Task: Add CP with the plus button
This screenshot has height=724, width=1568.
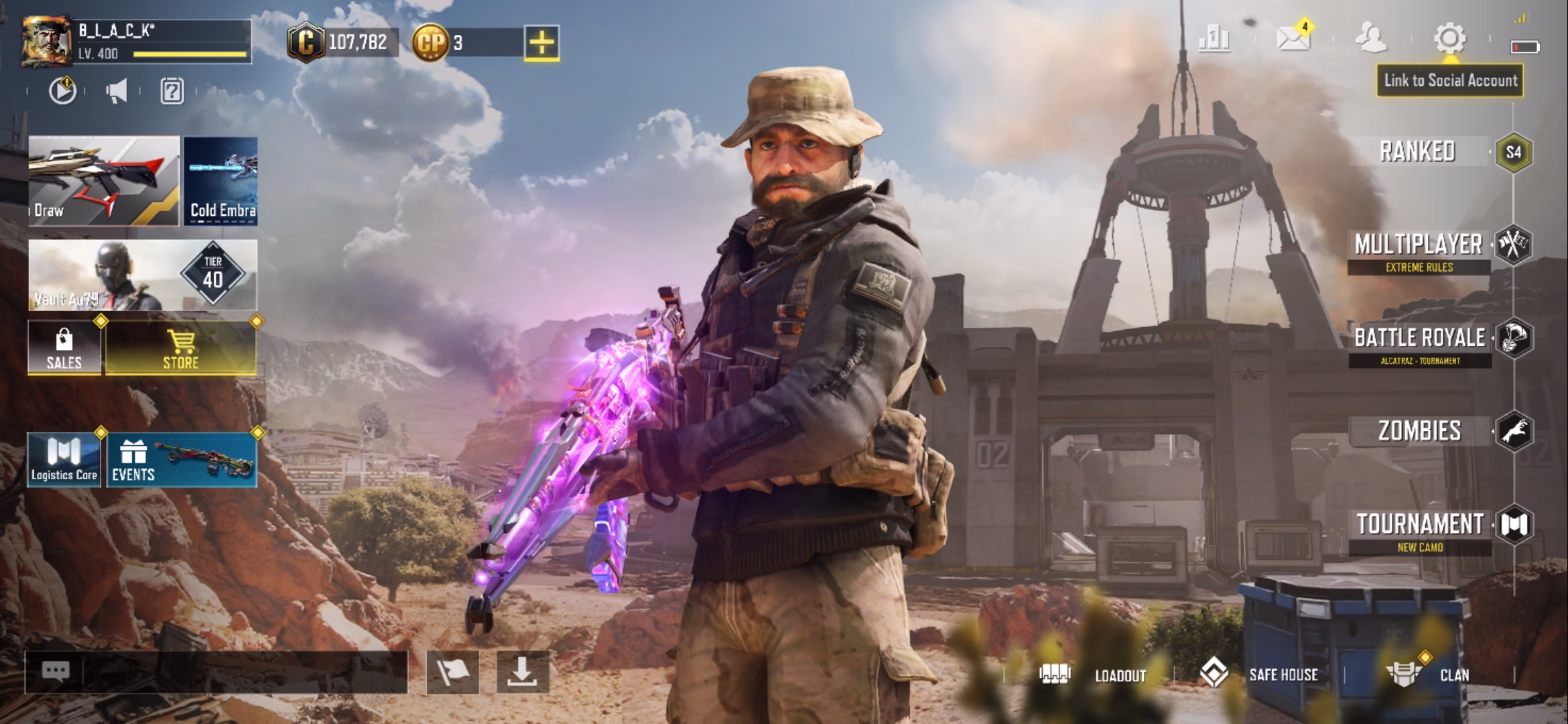Action: coord(541,43)
